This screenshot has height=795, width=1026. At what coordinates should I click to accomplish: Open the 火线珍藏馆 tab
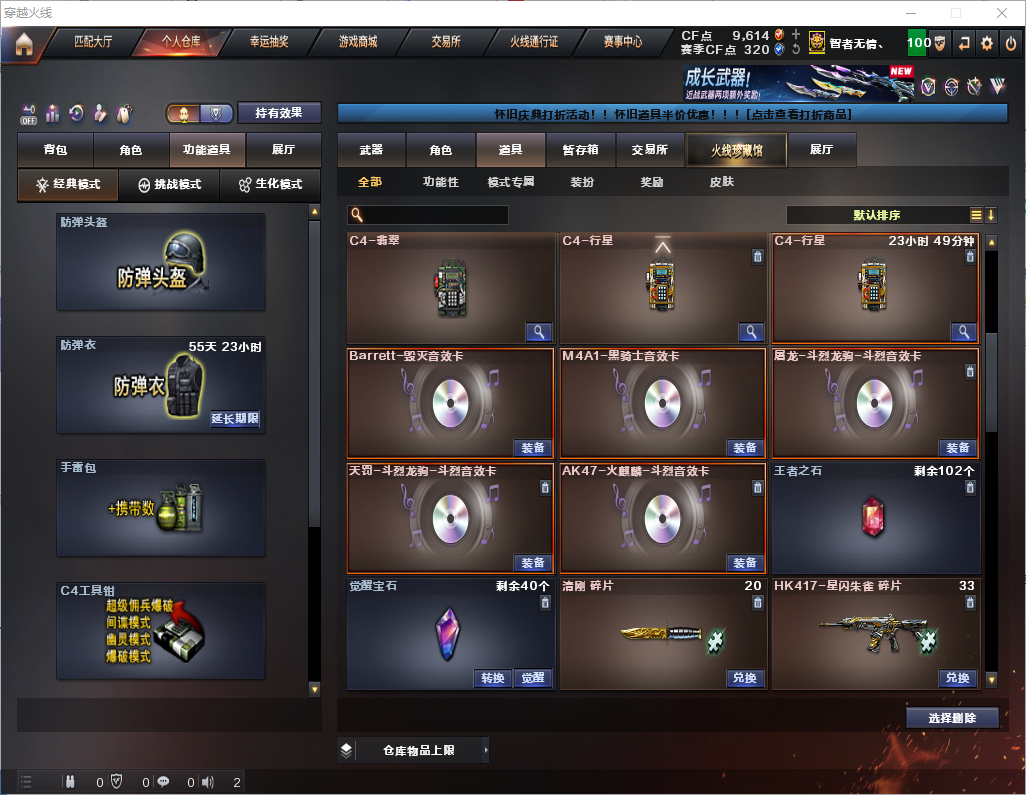coord(736,150)
